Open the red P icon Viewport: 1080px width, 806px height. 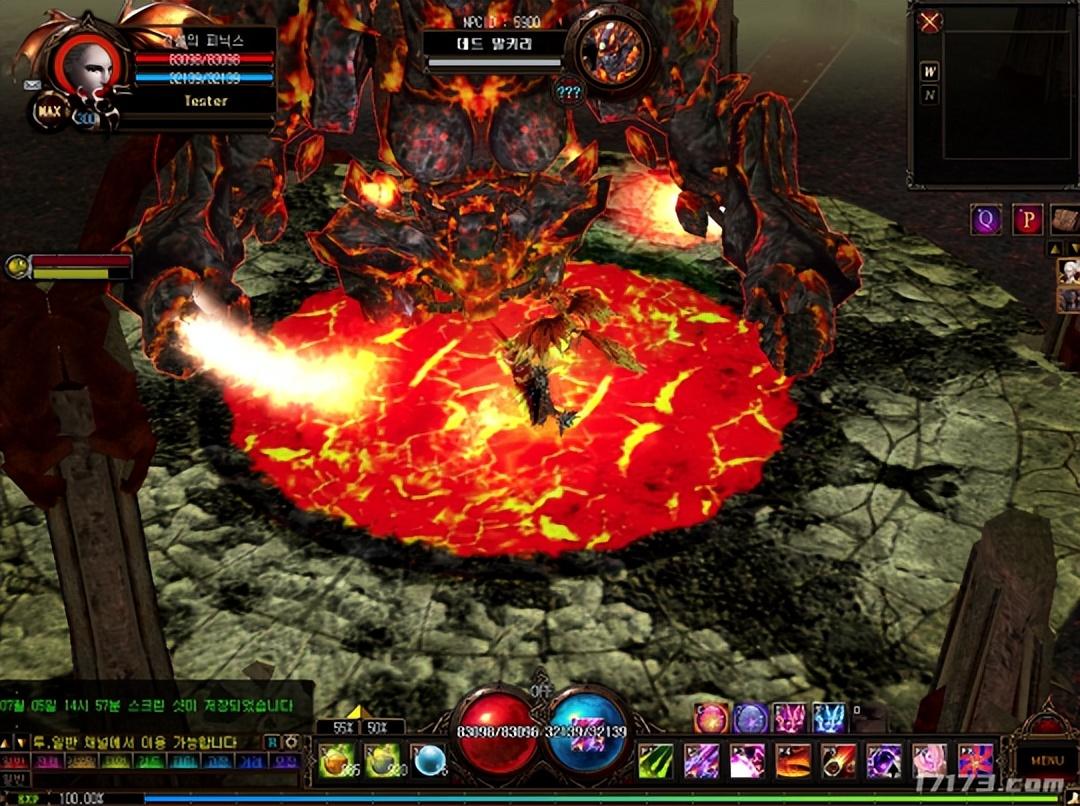(x=1027, y=219)
